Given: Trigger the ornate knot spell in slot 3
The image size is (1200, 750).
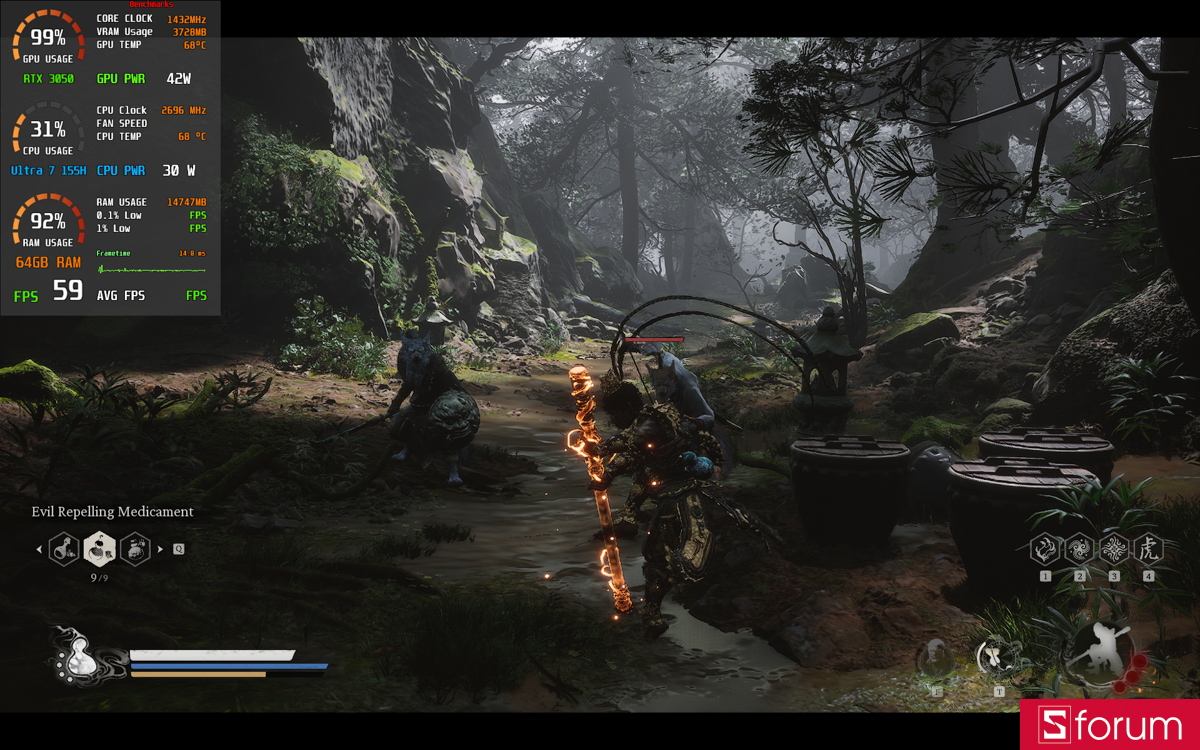Looking at the screenshot, I should click(1114, 549).
